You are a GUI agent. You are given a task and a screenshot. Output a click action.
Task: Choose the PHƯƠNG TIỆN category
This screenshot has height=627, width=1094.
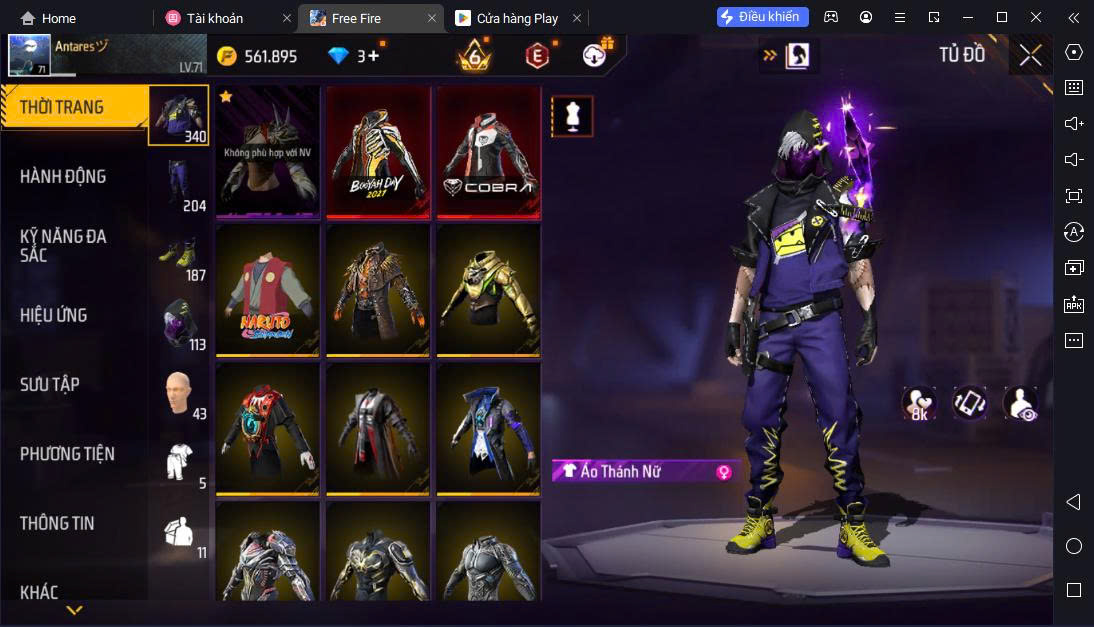tap(67, 454)
